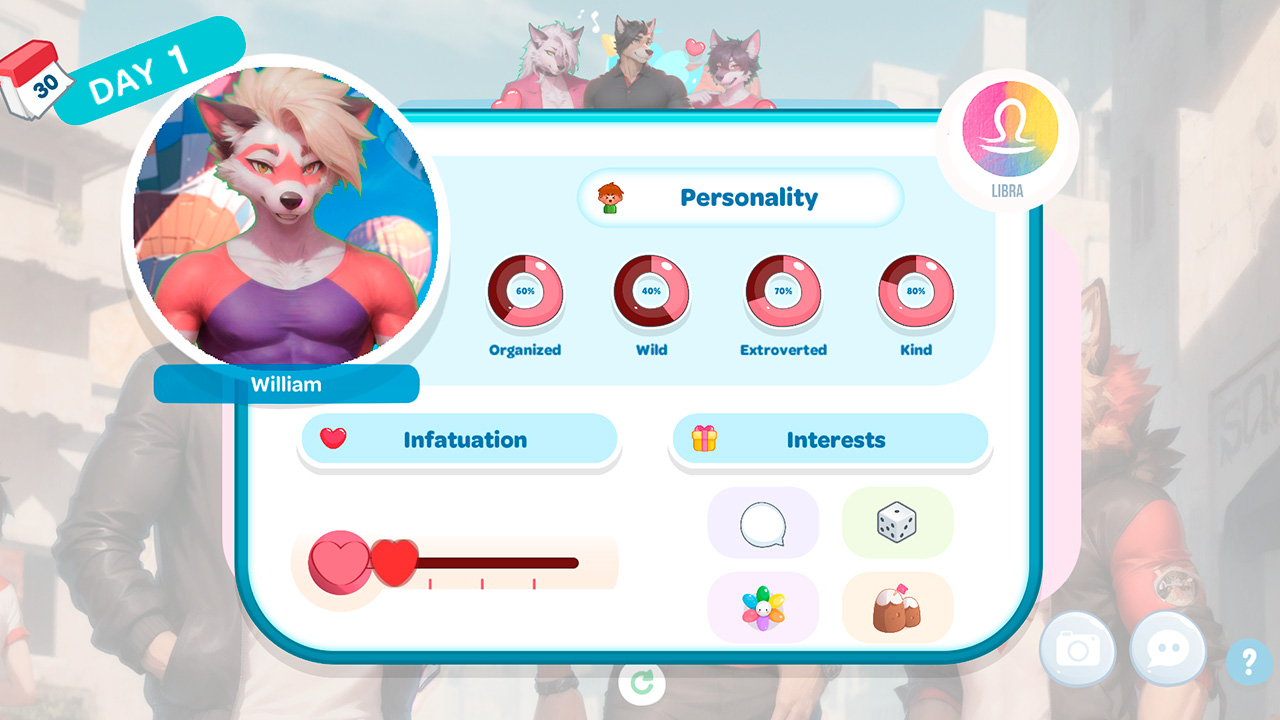This screenshot has height=720, width=1280.
Task: Select the dice interest tile
Action: click(897, 522)
